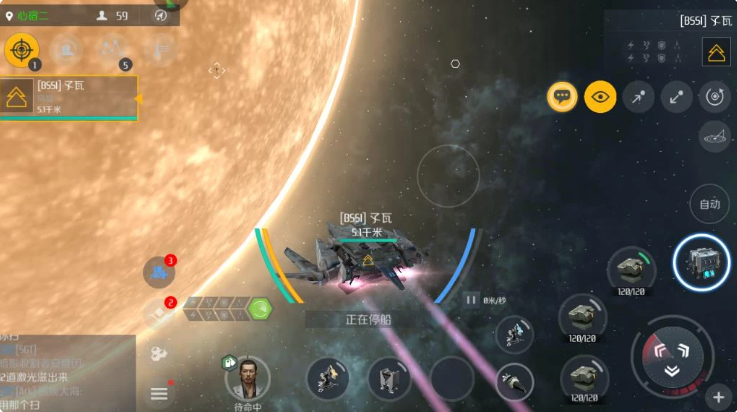Open the hamburger main menu button
The height and width of the screenshot is (412, 737).
tap(159, 394)
